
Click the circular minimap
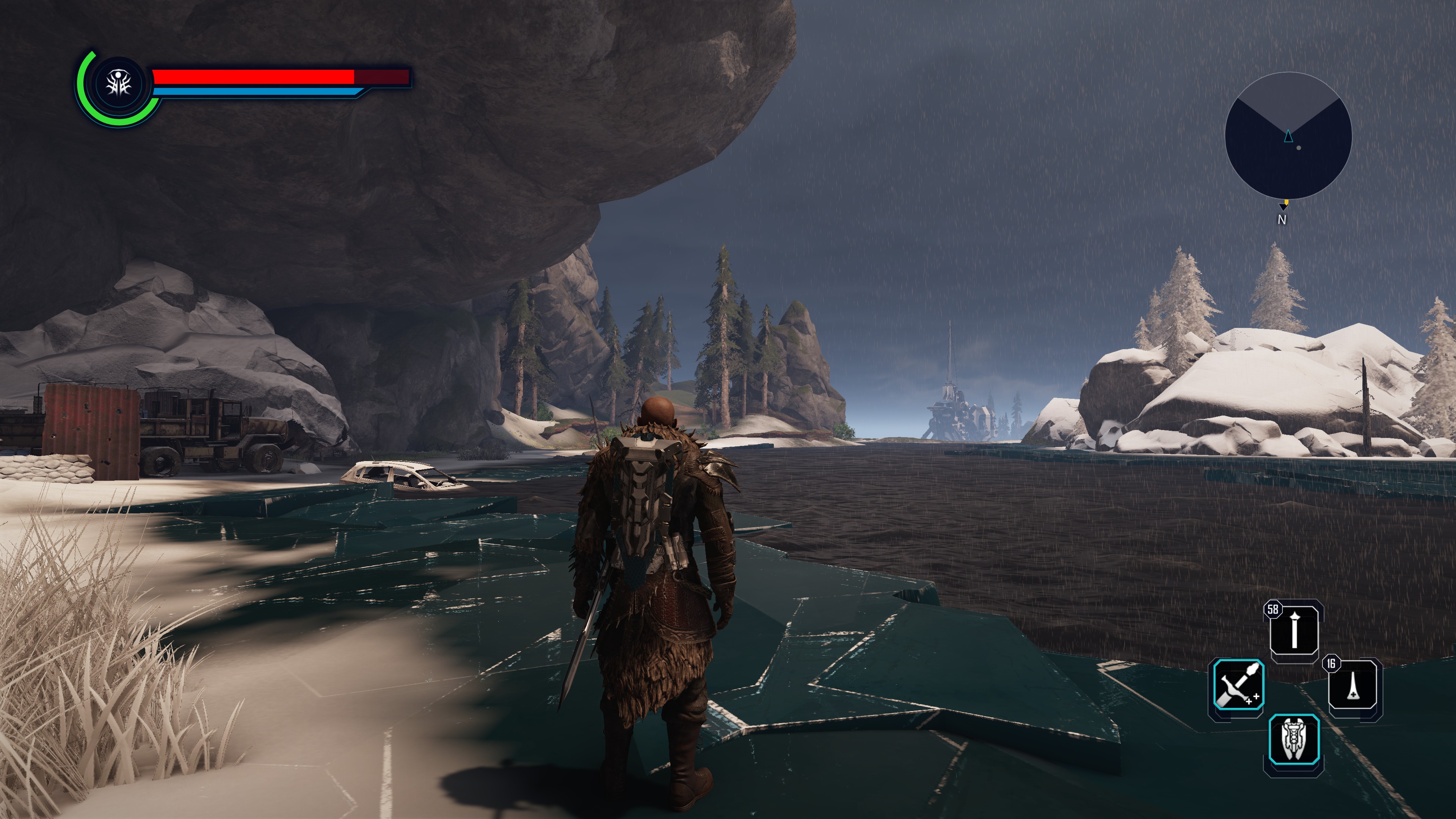[x=1288, y=136]
